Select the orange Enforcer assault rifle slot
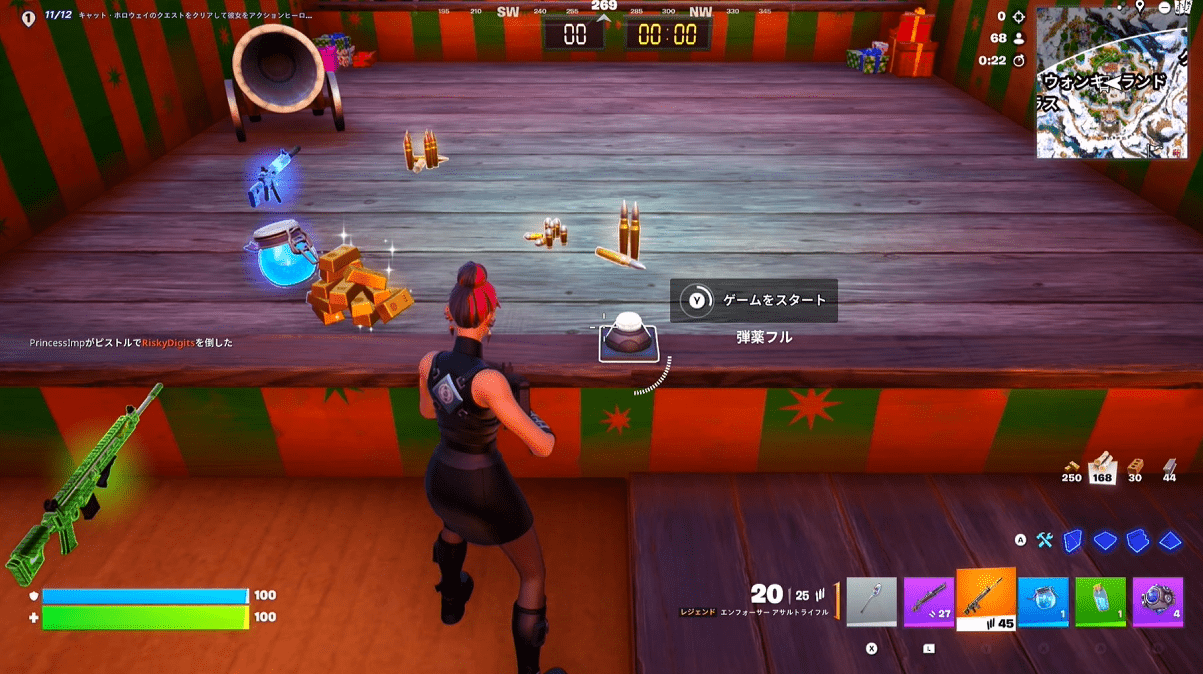The image size is (1203, 674). (986, 600)
